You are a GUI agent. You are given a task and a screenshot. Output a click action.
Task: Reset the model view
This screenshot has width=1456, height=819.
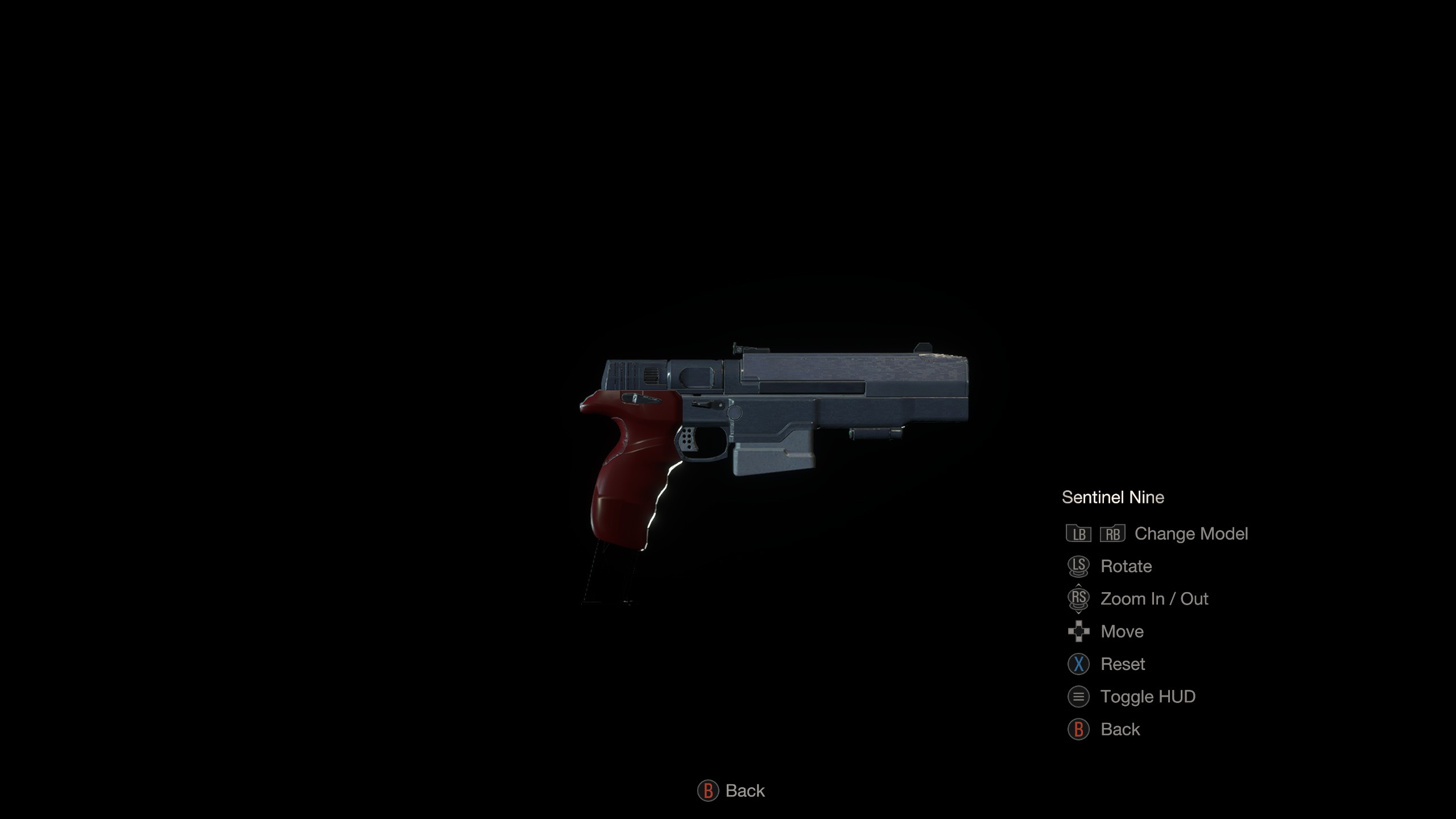(x=1122, y=664)
